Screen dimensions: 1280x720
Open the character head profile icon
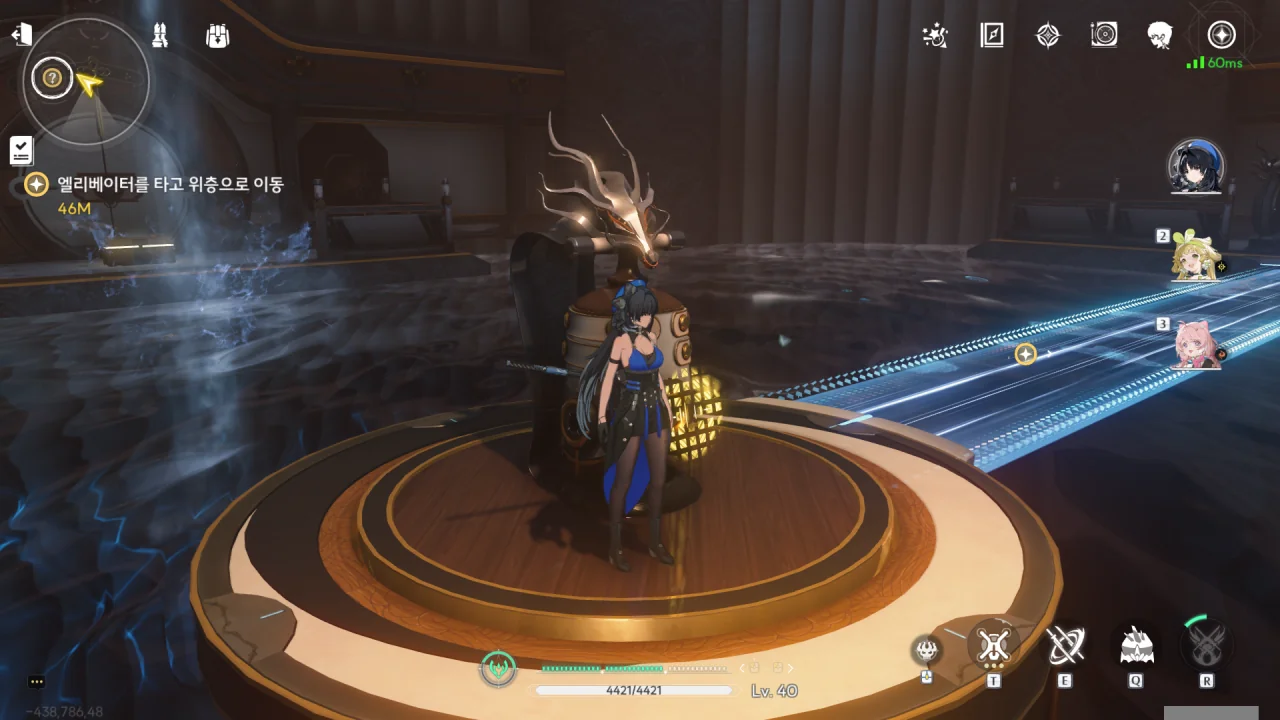tap(1160, 36)
